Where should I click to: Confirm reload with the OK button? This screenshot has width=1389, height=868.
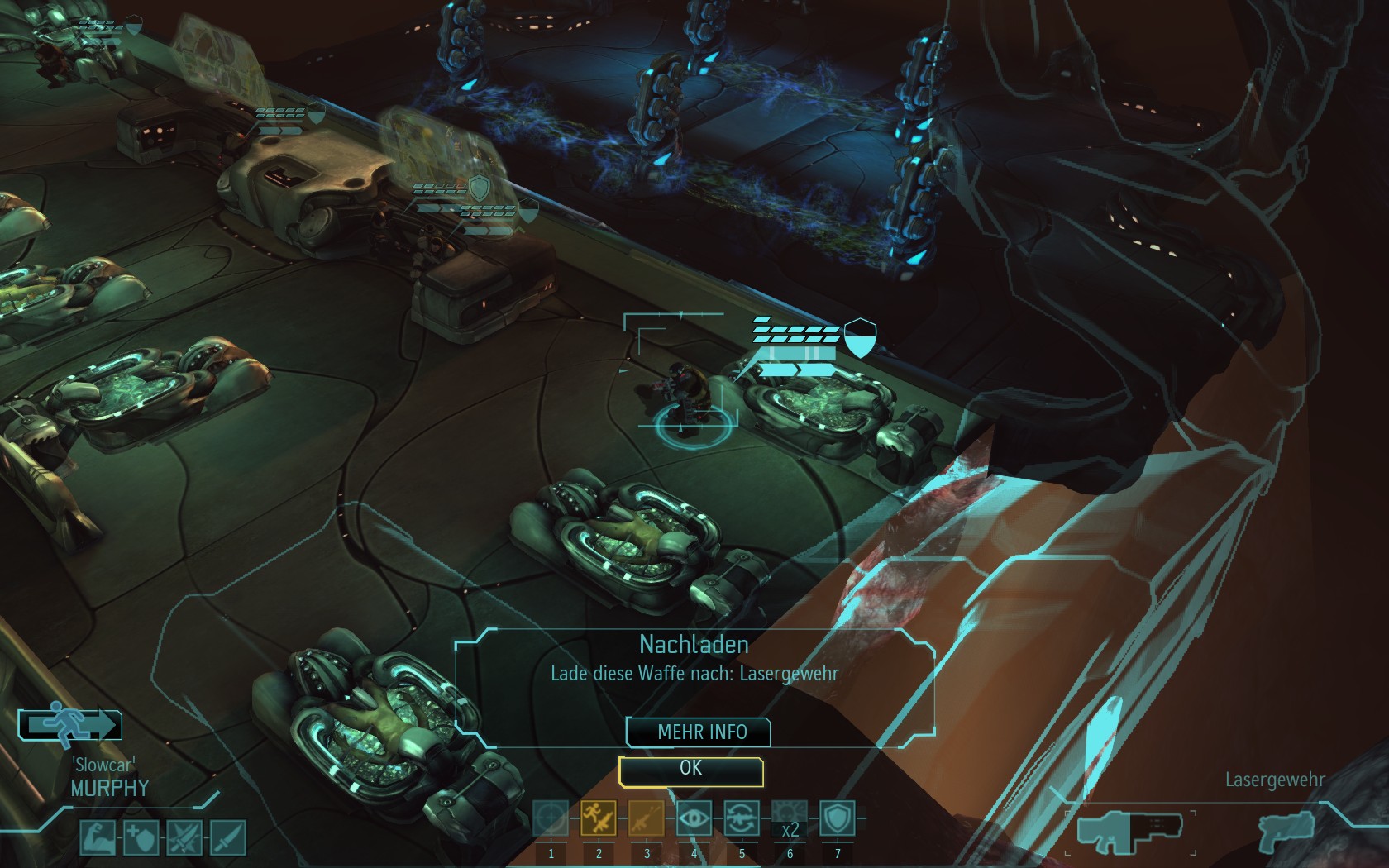[690, 770]
